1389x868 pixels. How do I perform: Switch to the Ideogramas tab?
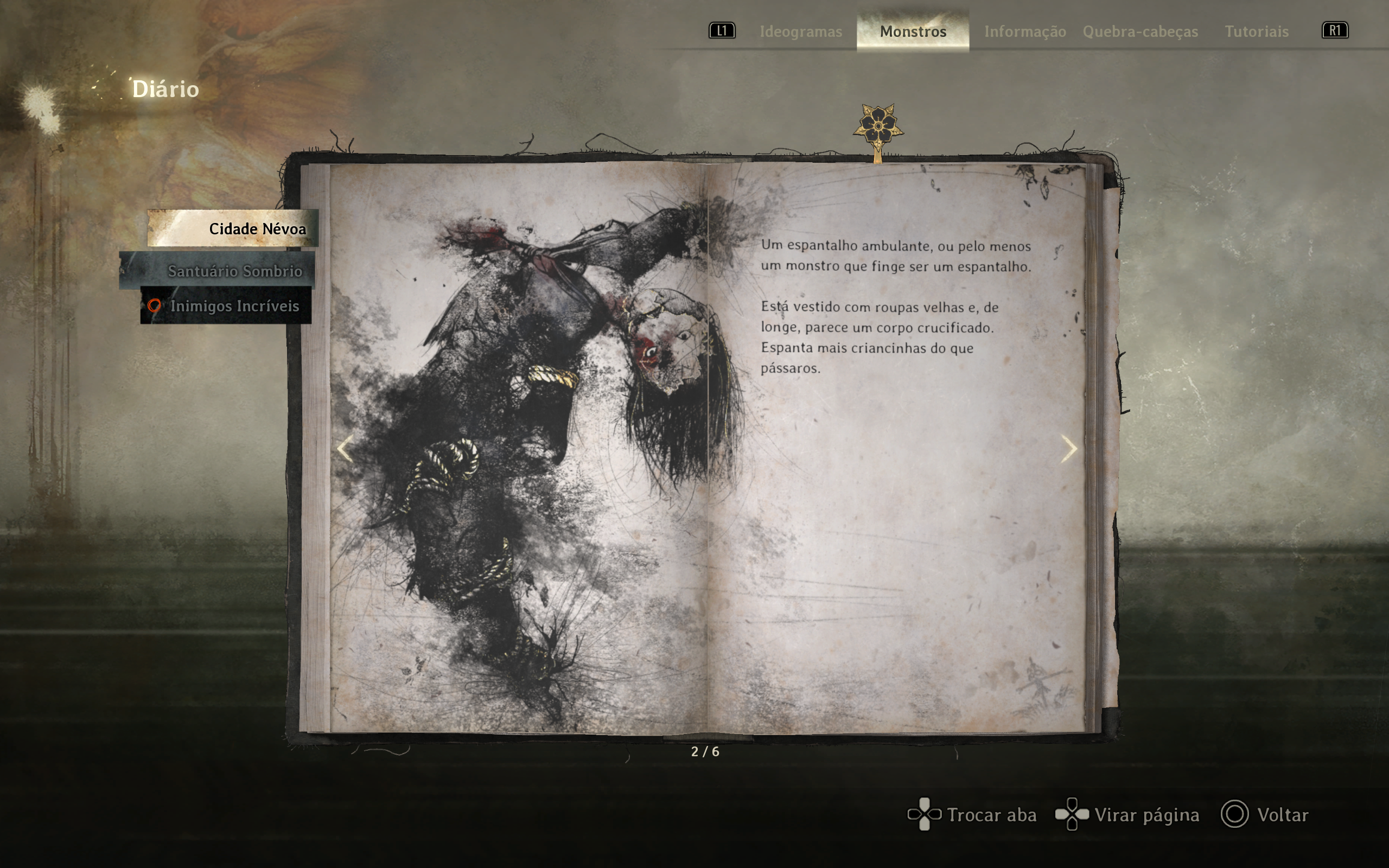tap(801, 31)
